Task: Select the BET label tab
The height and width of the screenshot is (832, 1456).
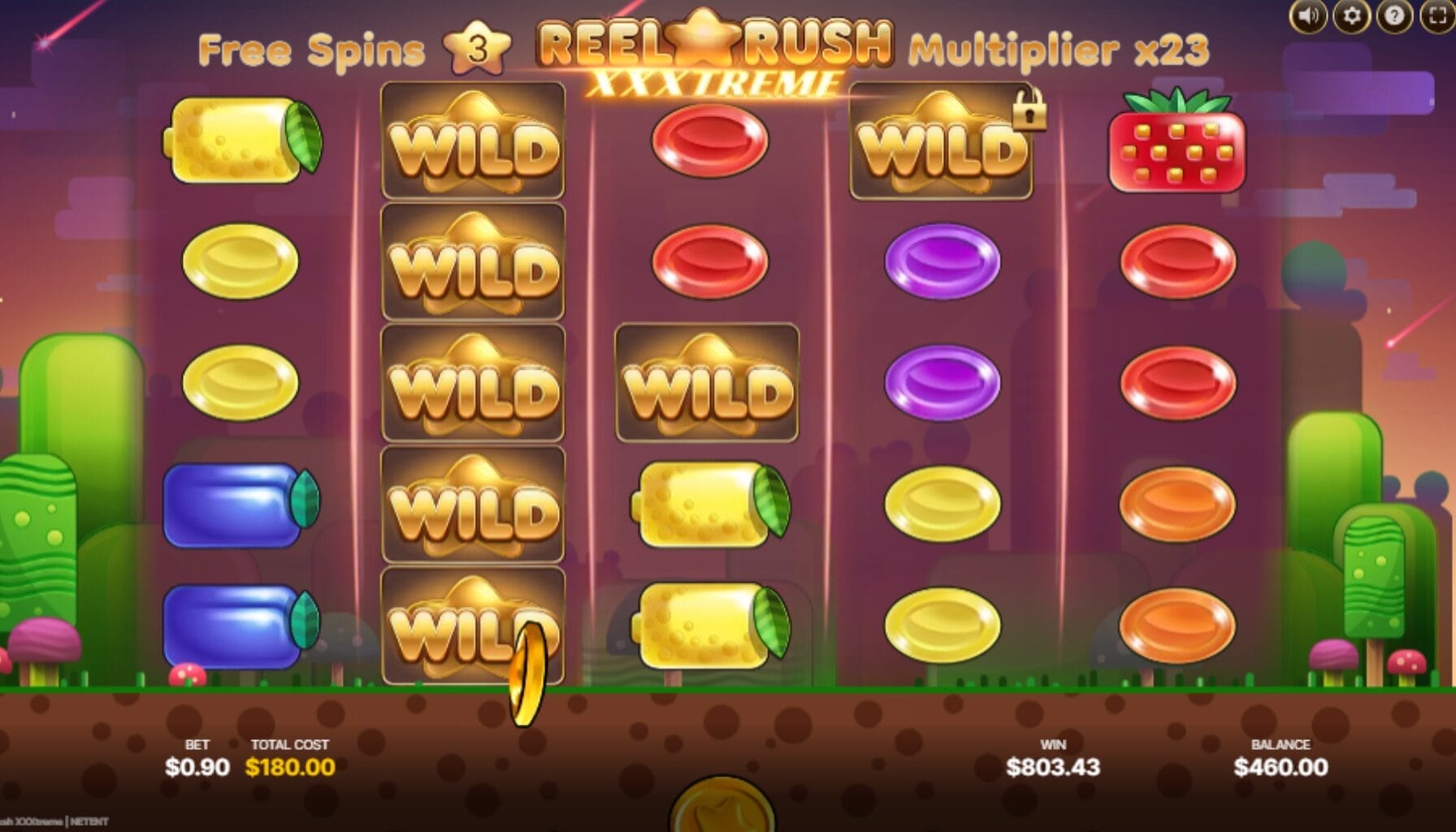Action: coord(197,743)
